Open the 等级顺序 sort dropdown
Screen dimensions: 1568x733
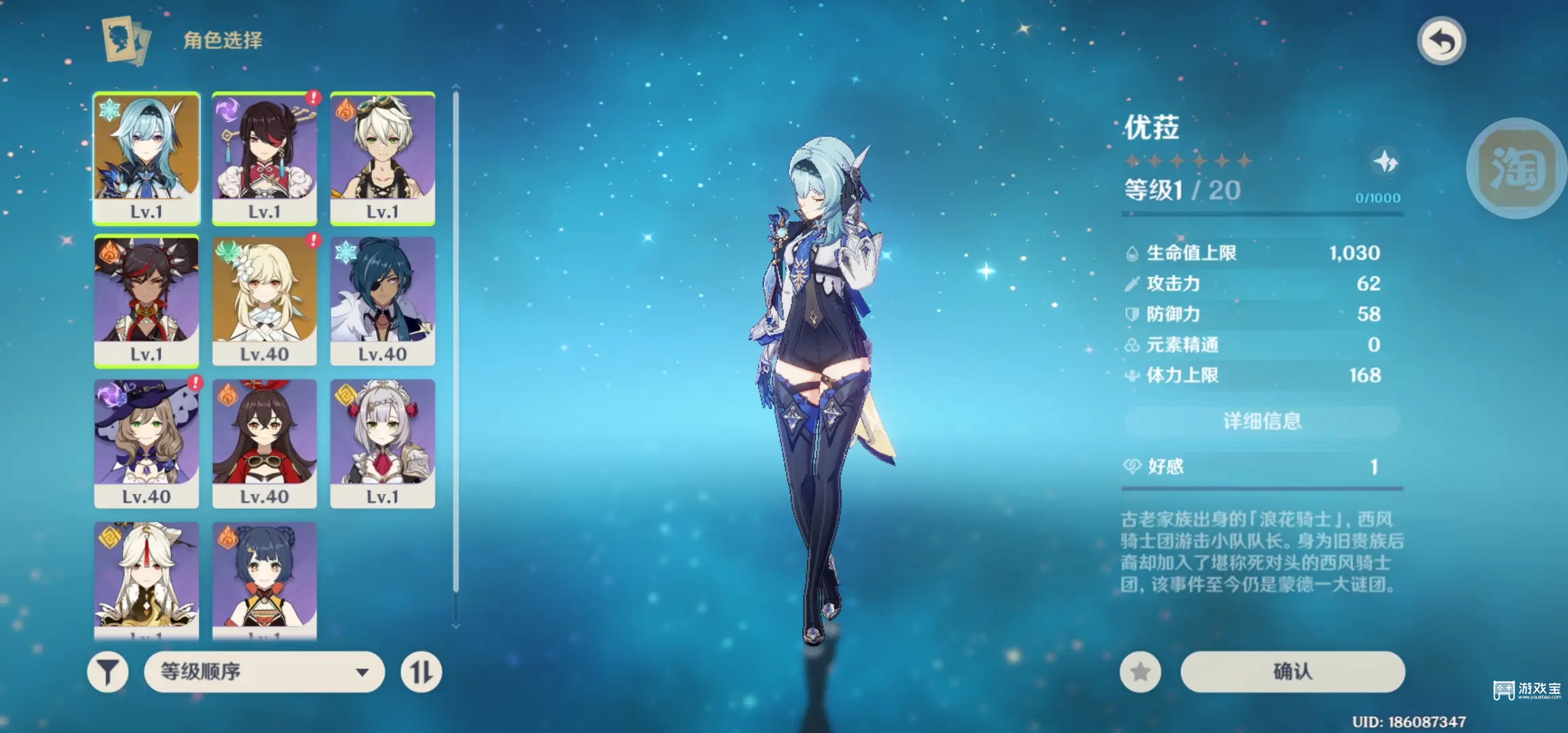click(x=264, y=672)
